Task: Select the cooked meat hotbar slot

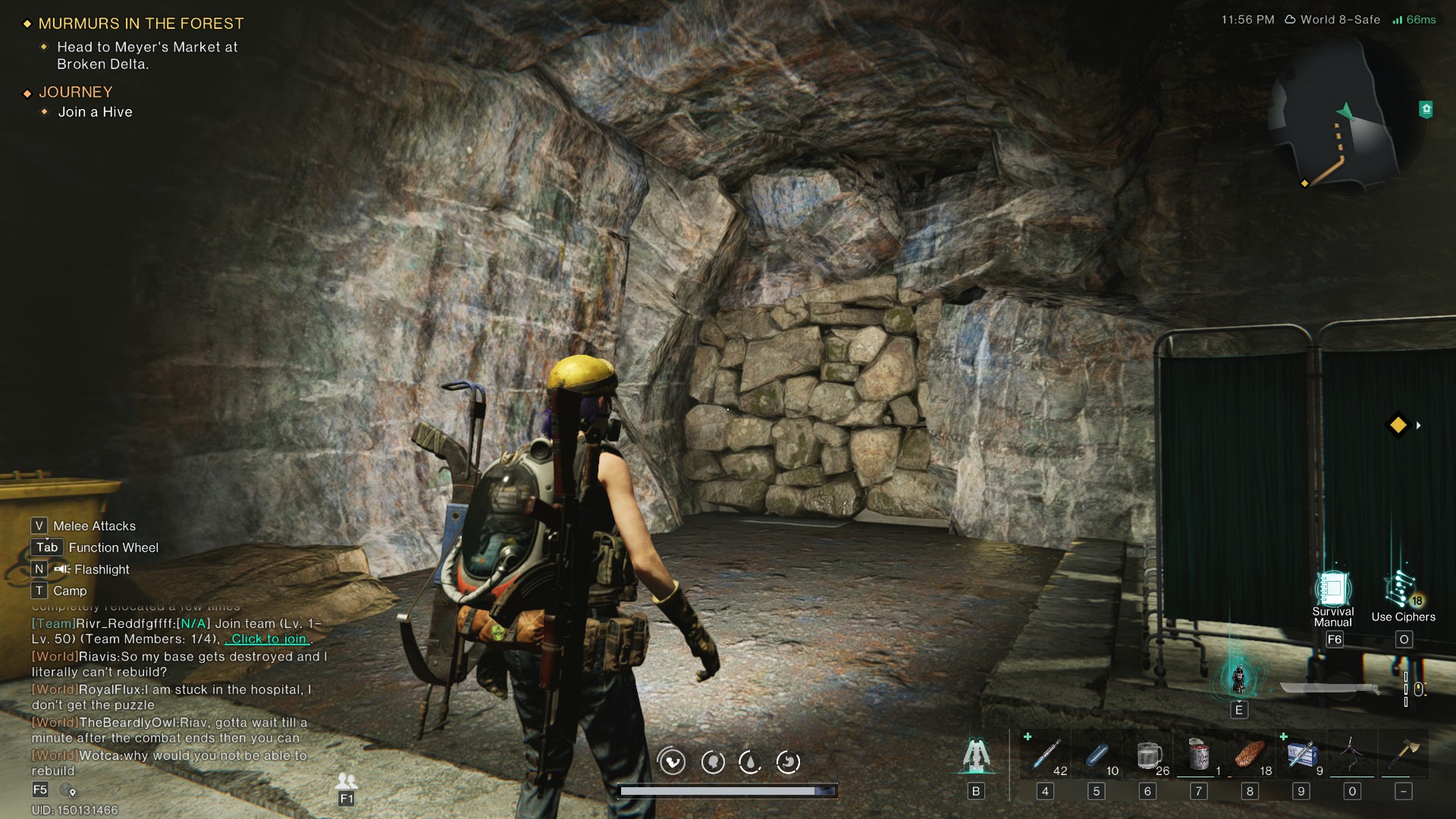Action: 1250,755
